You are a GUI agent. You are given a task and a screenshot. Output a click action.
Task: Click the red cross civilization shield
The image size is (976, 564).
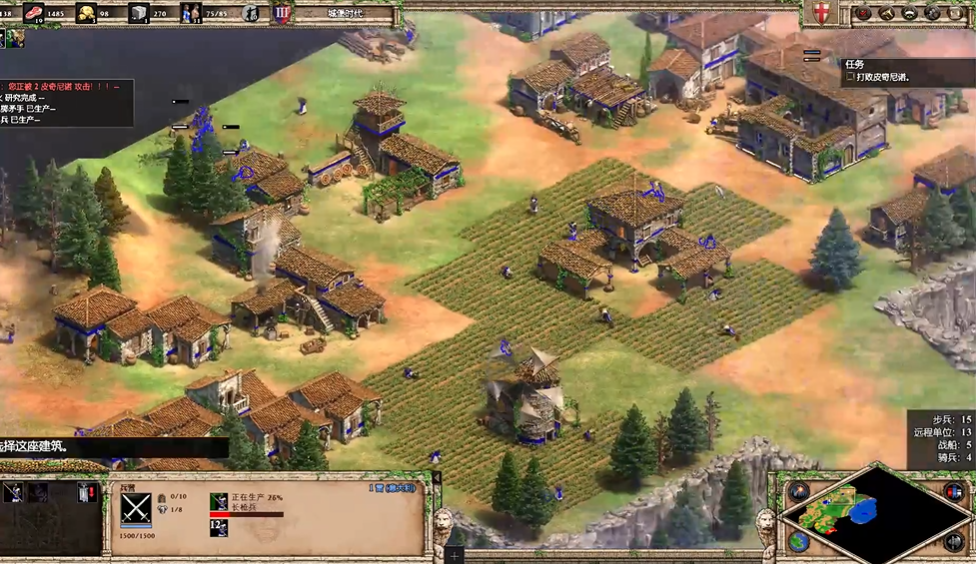tap(821, 13)
